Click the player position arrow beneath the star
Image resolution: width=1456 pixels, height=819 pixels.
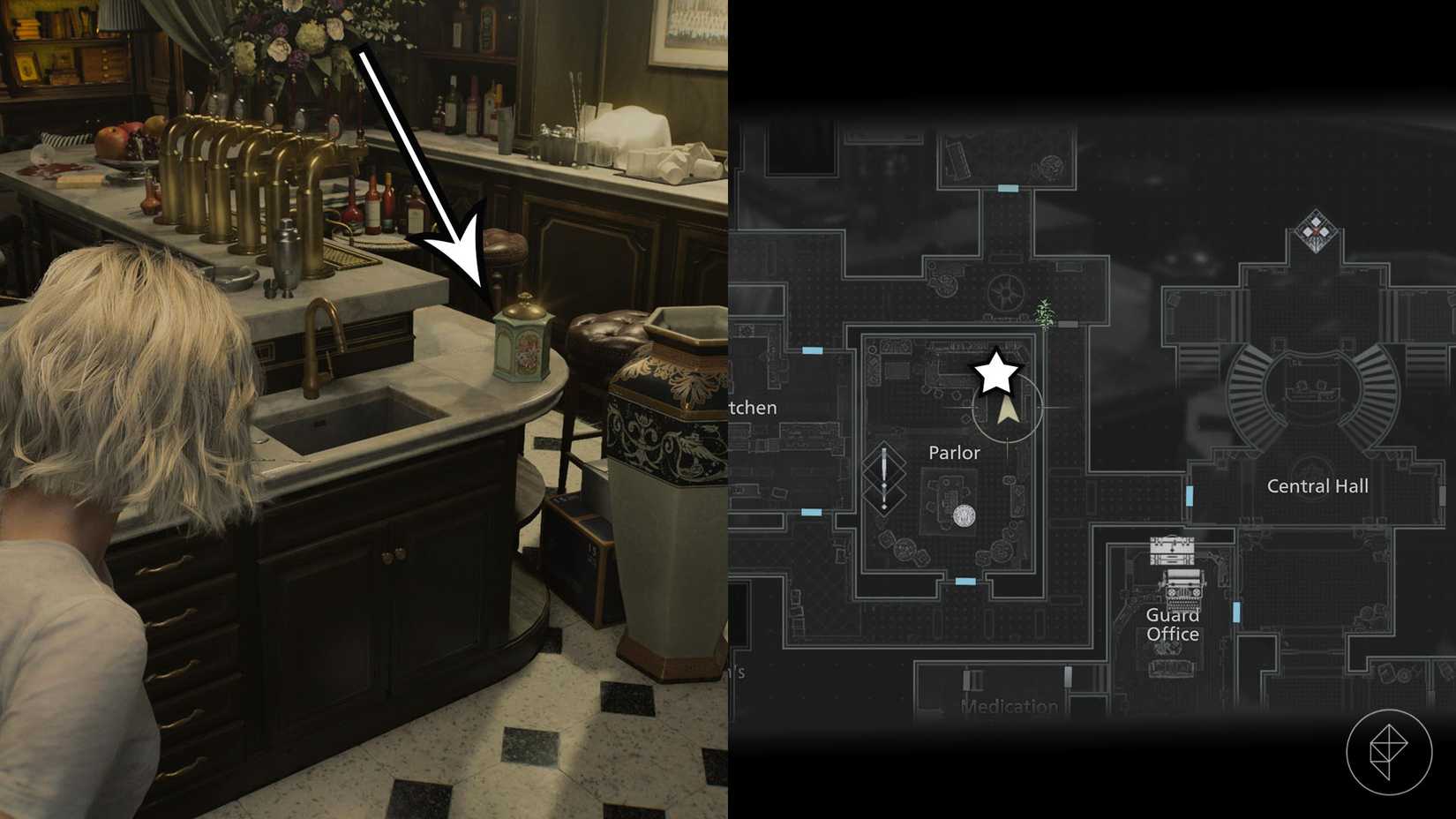tap(1007, 410)
